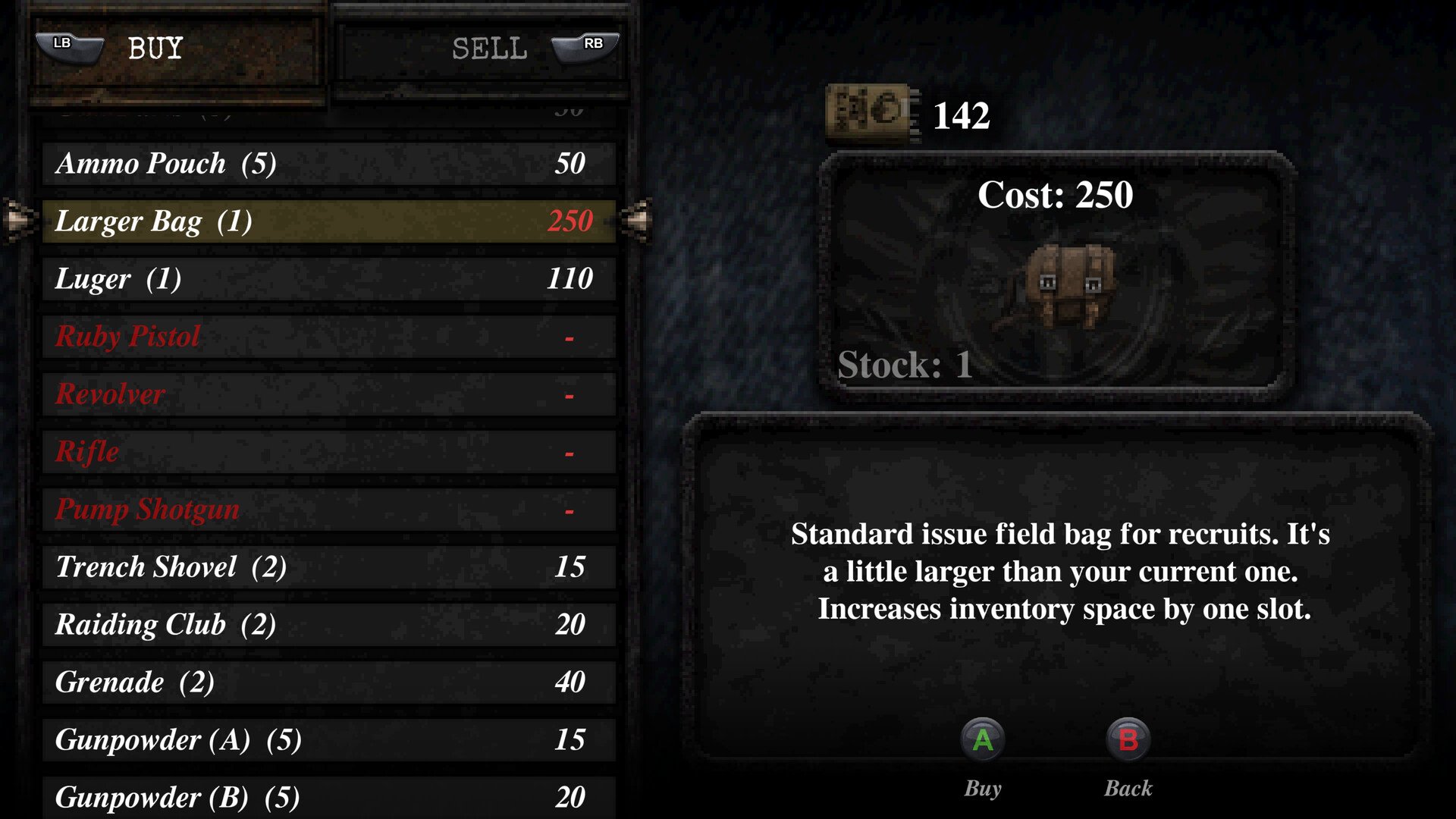Select Gunpowder (B) from the list
Screen dimensions: 1456x819
point(328,796)
